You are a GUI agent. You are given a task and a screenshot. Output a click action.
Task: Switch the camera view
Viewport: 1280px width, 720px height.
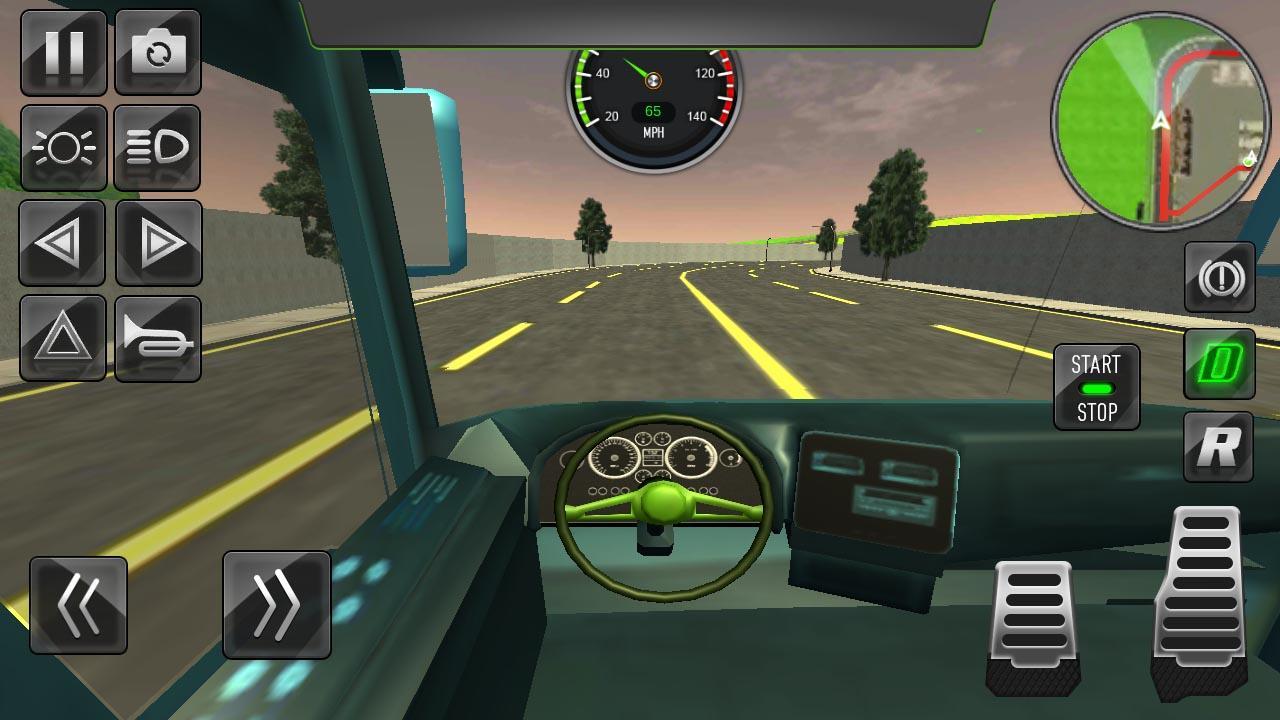pos(158,52)
